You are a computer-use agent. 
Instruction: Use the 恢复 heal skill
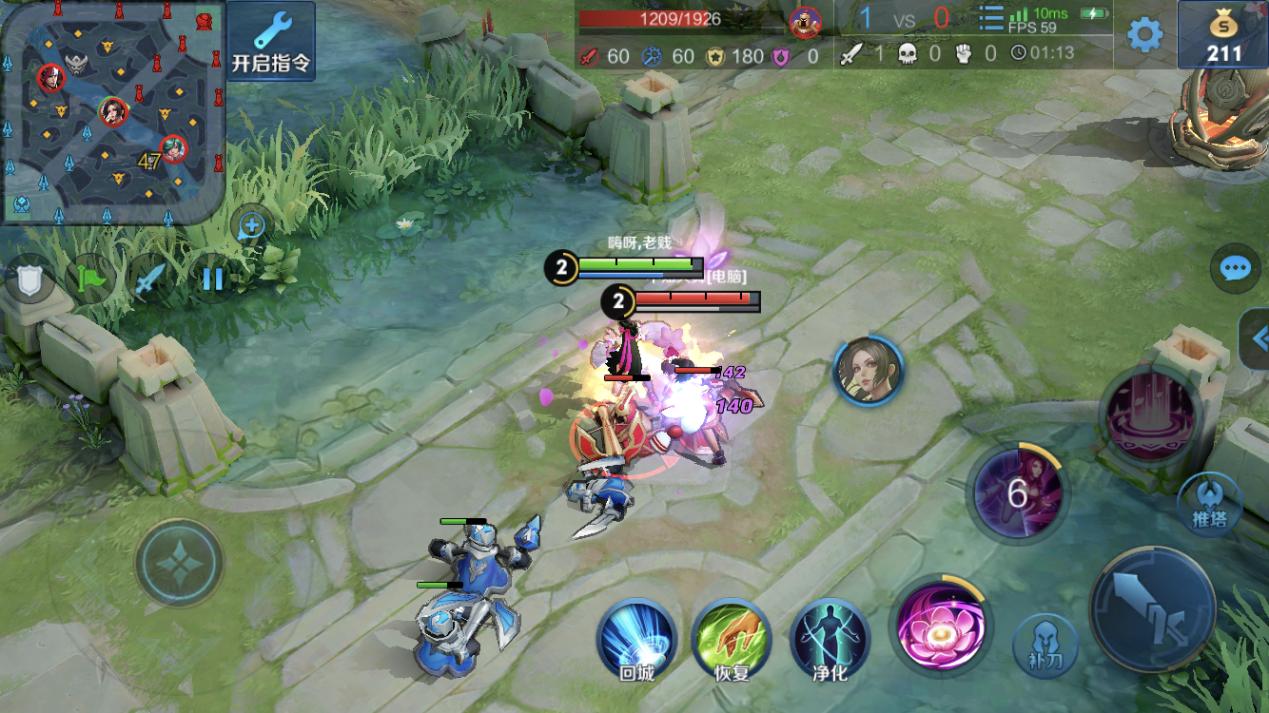[x=731, y=639]
